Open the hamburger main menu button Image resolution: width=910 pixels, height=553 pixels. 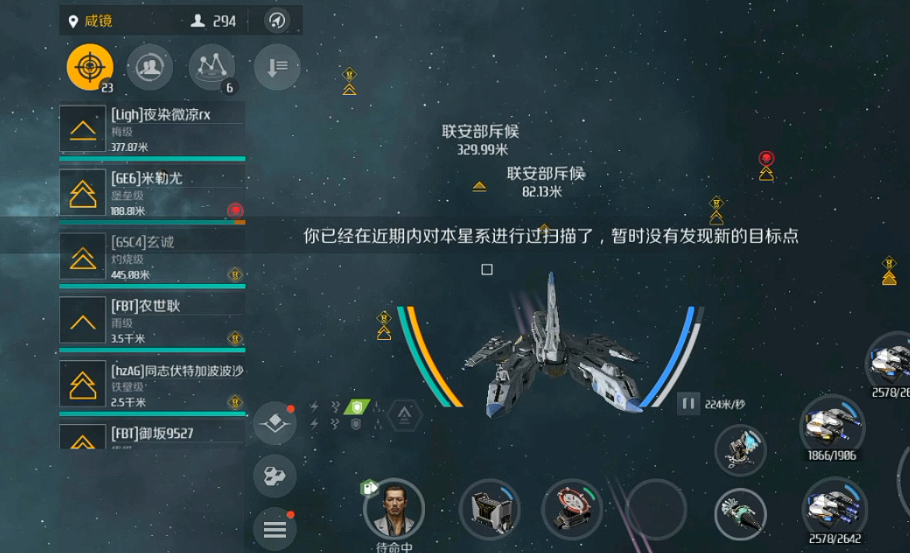coord(275,530)
